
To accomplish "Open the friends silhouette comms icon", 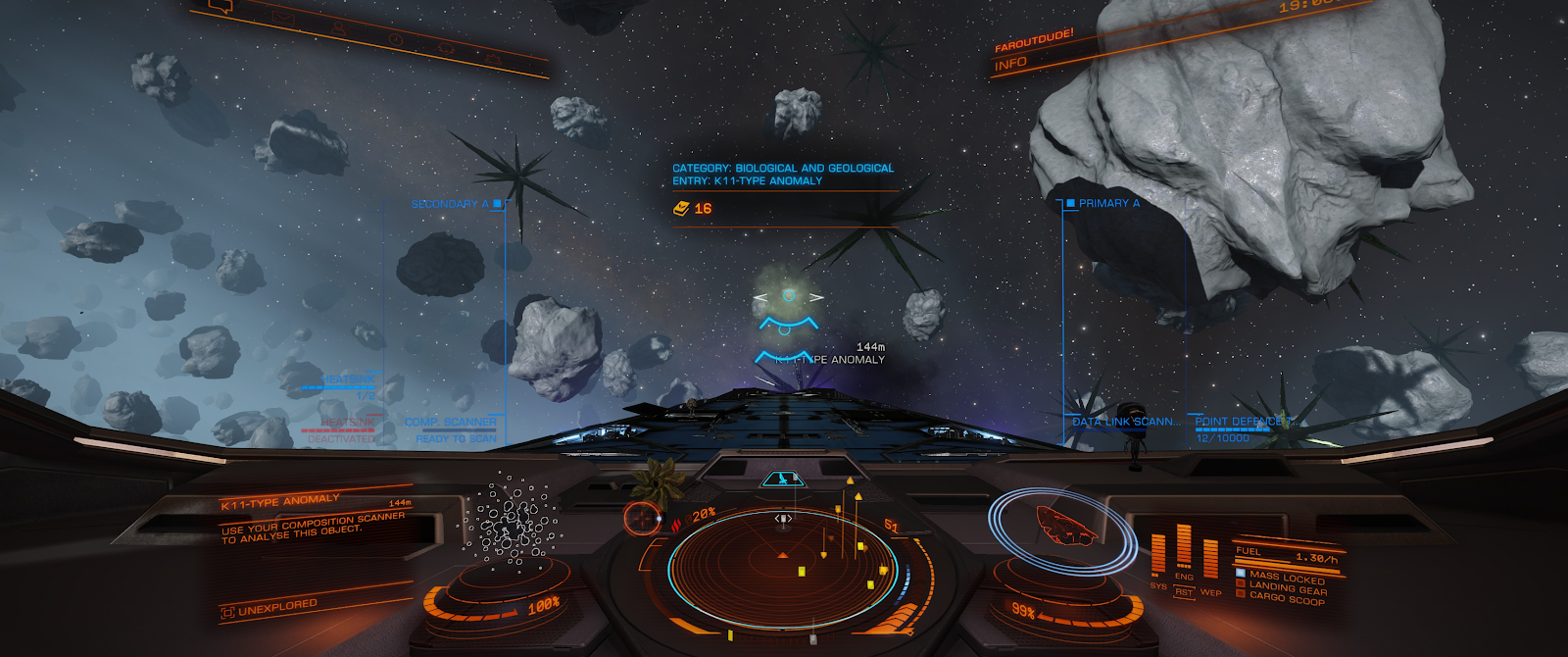I will (x=338, y=27).
